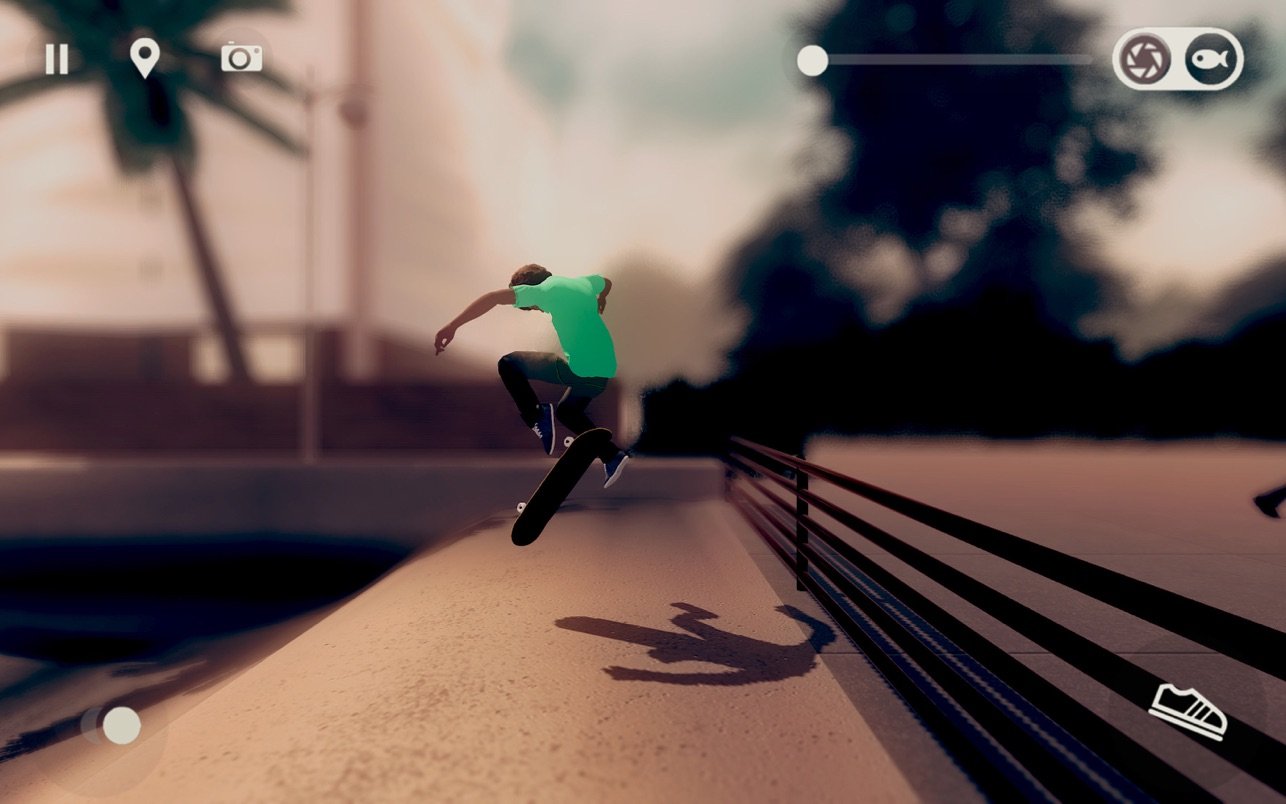1286x804 pixels.
Task: Click the white slider knob at top
Action: (x=812, y=61)
